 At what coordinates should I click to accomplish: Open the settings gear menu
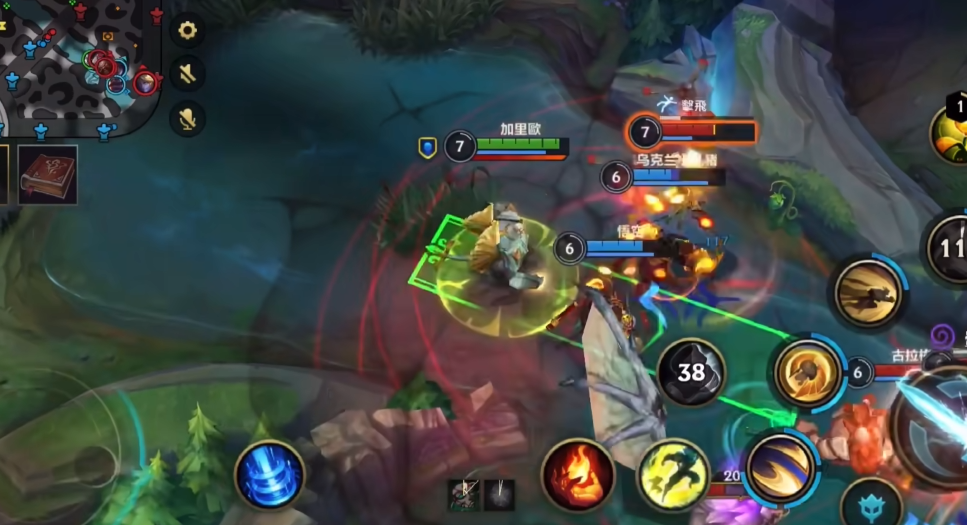pyautogui.click(x=187, y=30)
